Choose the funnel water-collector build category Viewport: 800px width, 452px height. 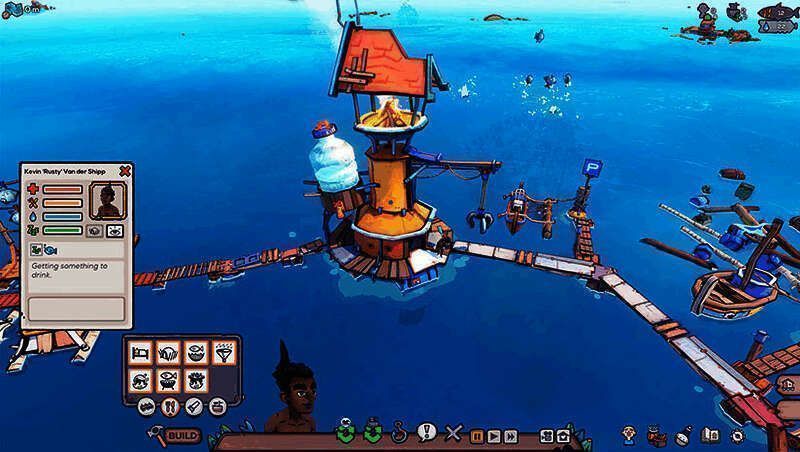224,354
